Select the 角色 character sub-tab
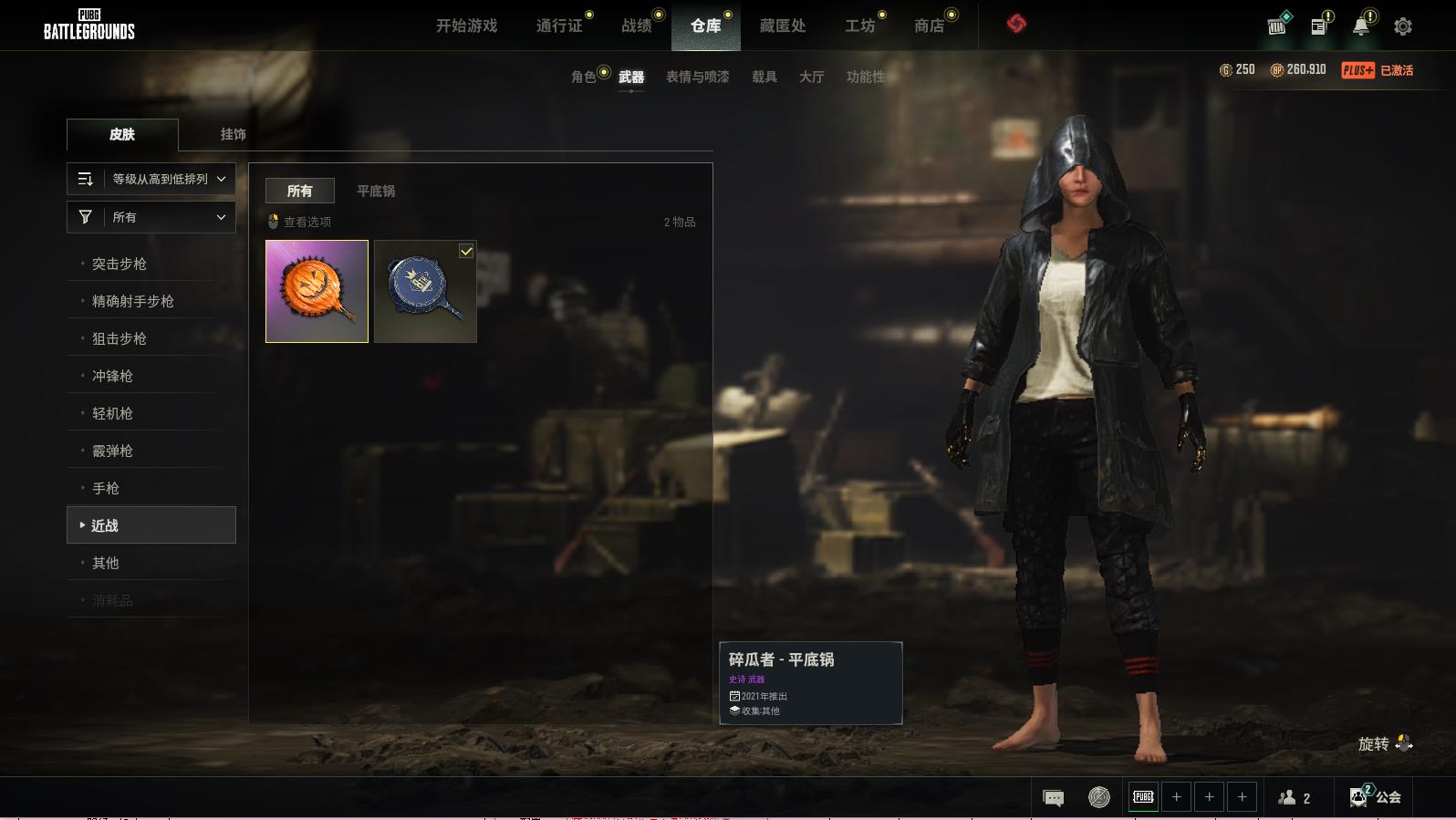 click(x=584, y=77)
